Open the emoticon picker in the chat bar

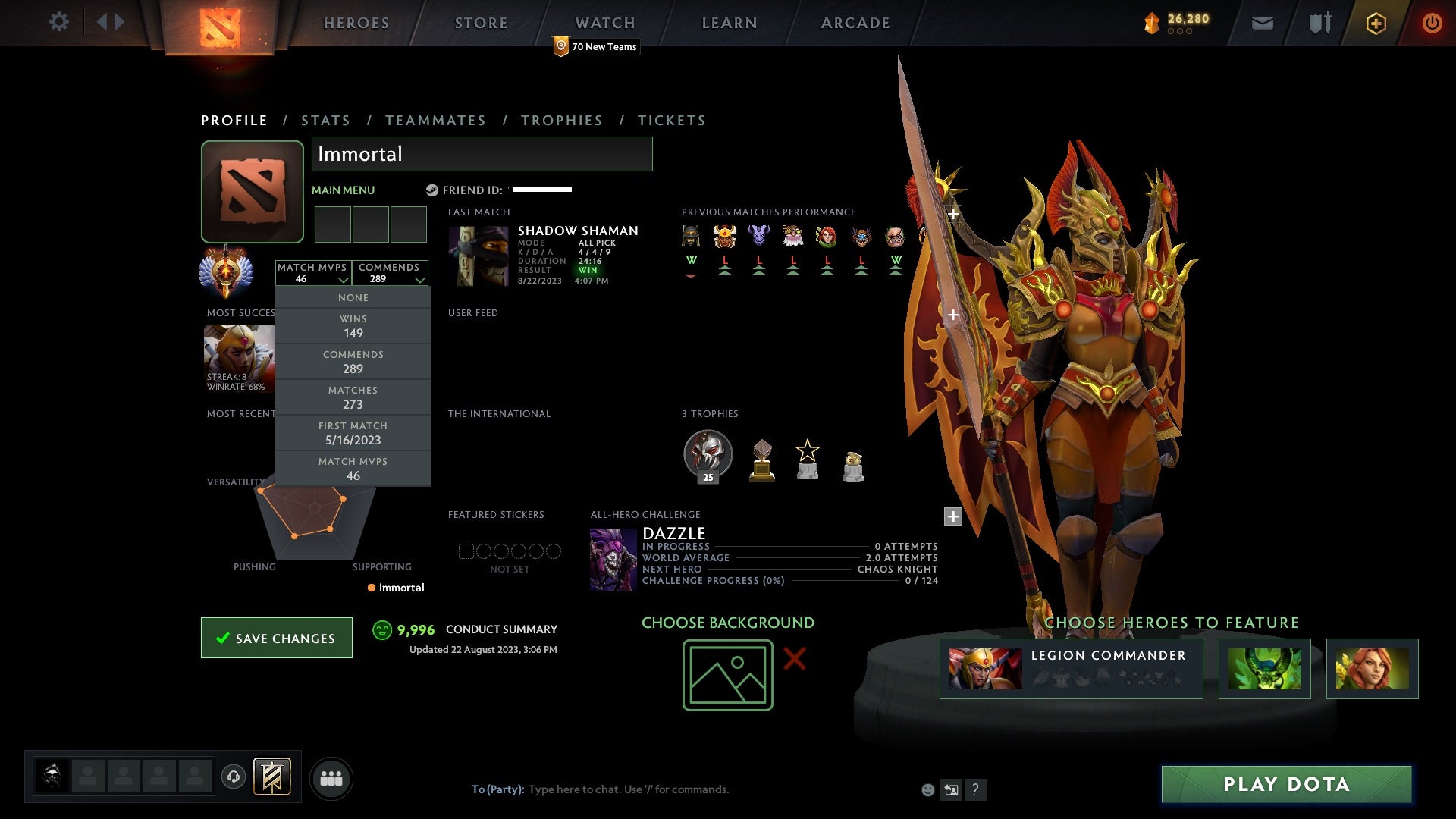[927, 789]
